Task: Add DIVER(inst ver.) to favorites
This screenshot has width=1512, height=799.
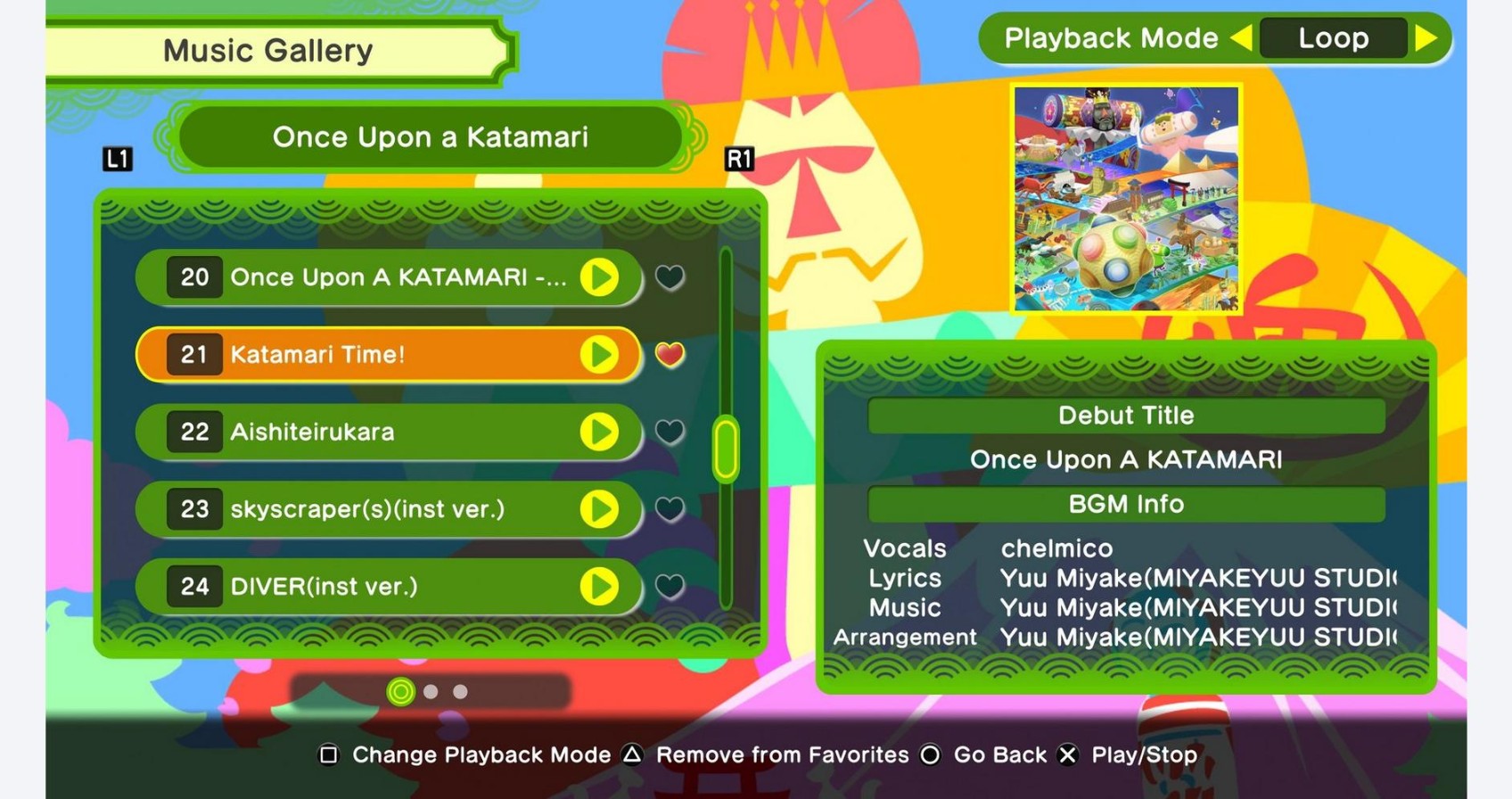Action: pos(670,587)
